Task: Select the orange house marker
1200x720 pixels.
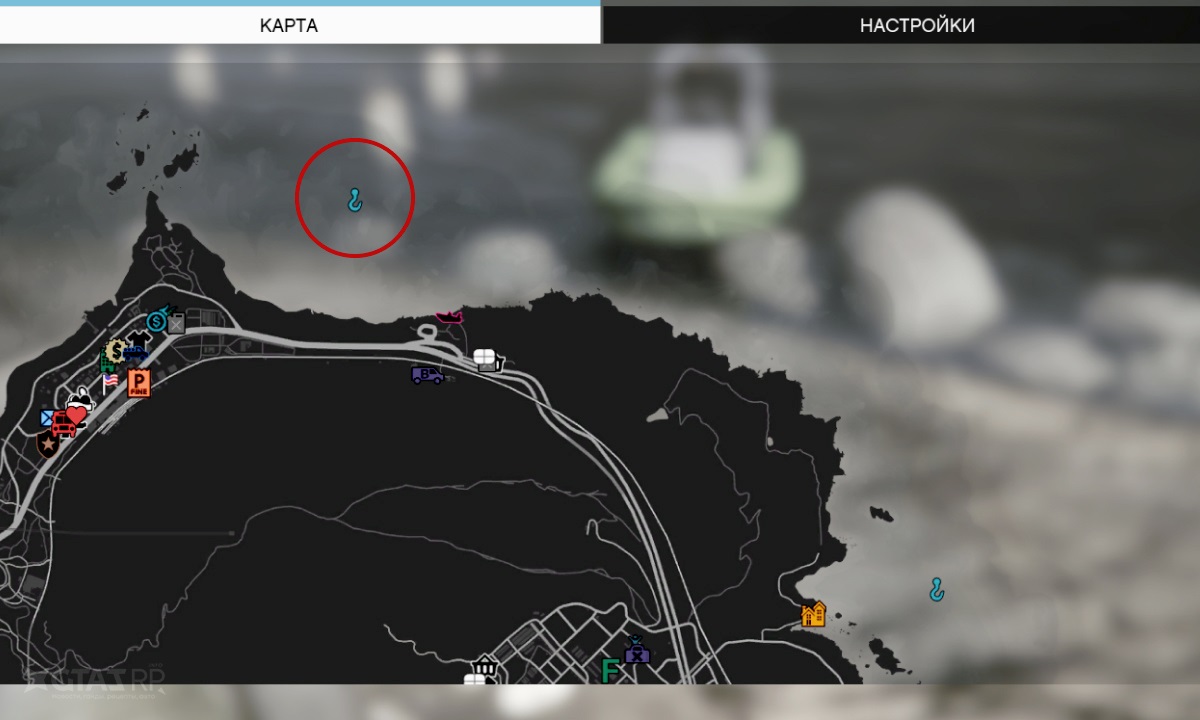Action: (814, 613)
